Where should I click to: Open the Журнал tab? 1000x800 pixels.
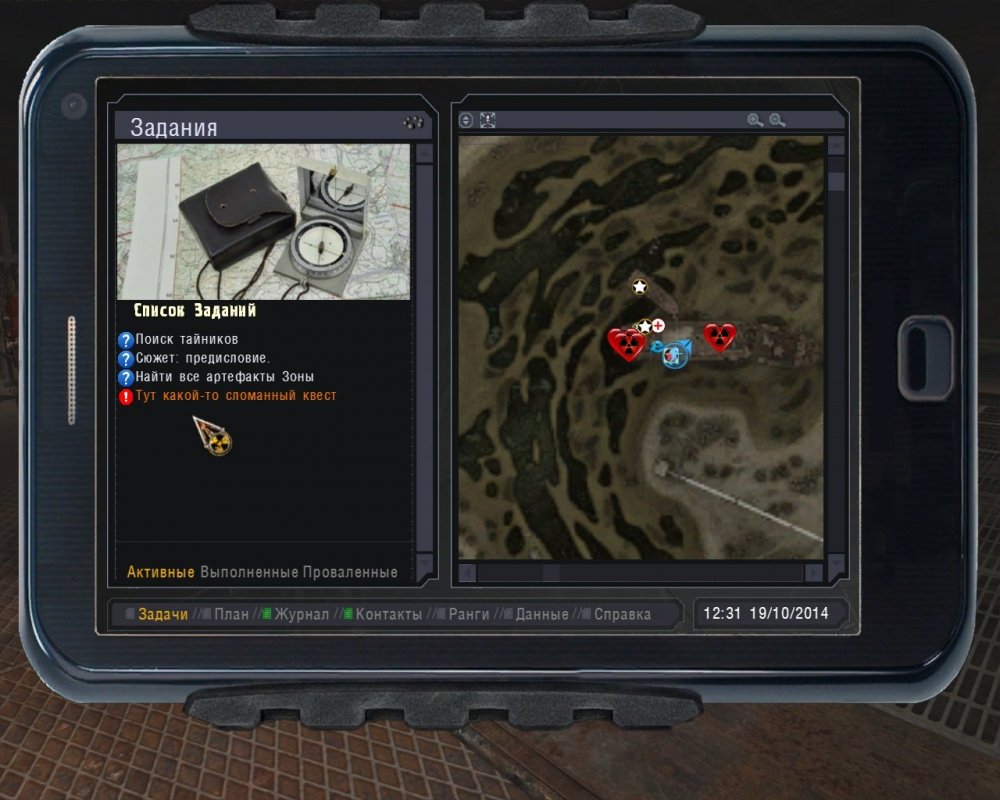[301, 614]
